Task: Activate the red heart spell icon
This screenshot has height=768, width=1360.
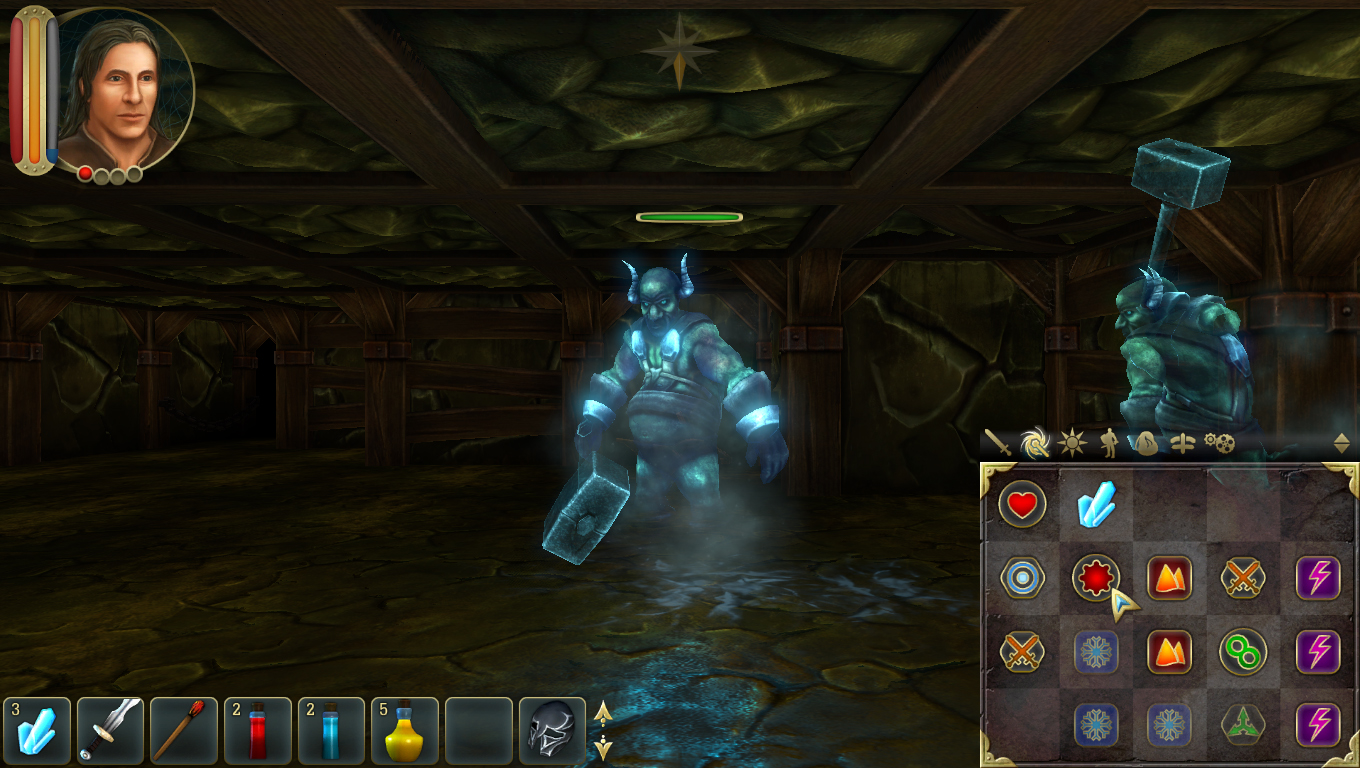Action: pyautogui.click(x=1022, y=505)
